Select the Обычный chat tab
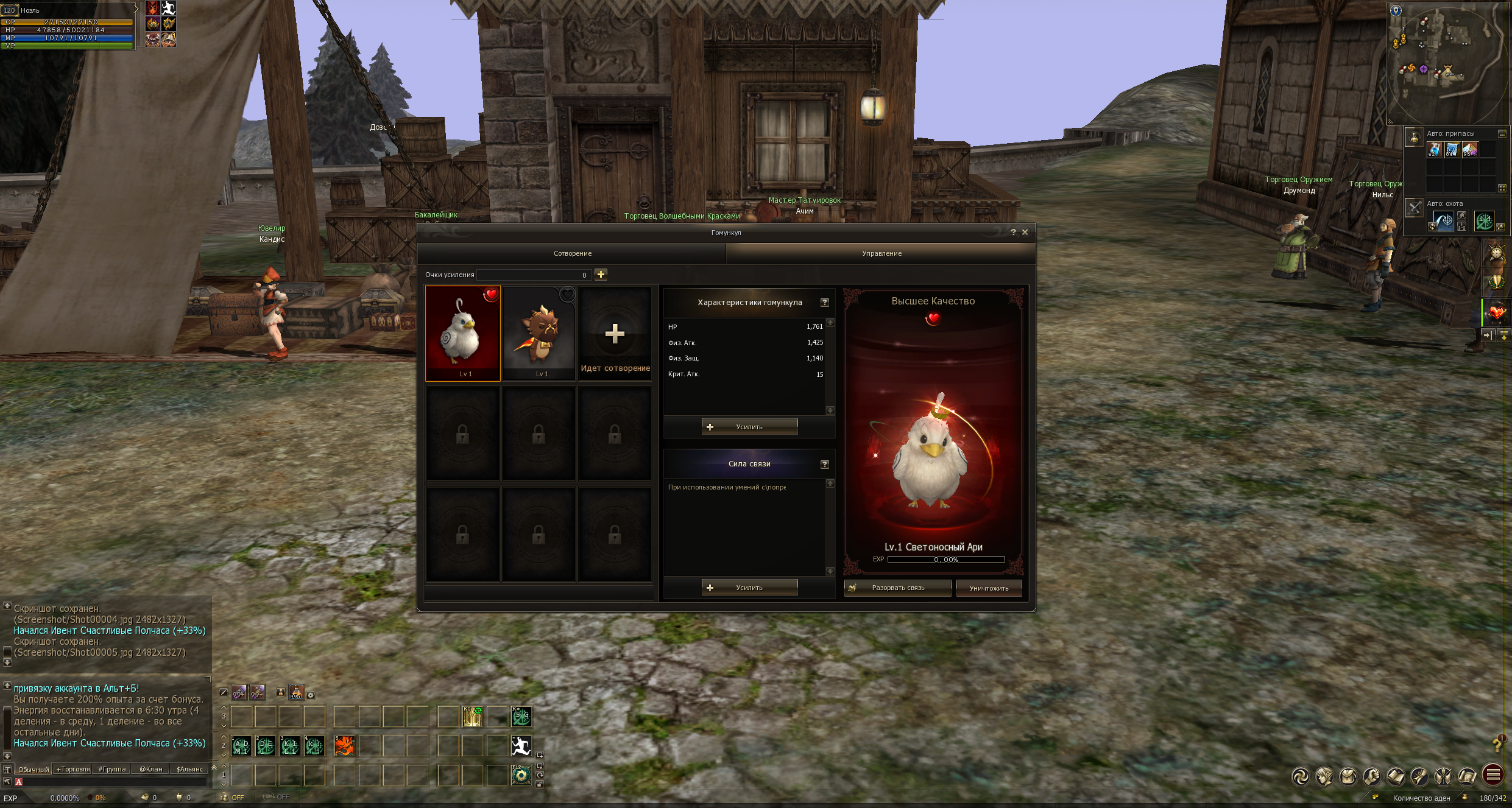This screenshot has width=1512, height=808. pyautogui.click(x=34, y=769)
